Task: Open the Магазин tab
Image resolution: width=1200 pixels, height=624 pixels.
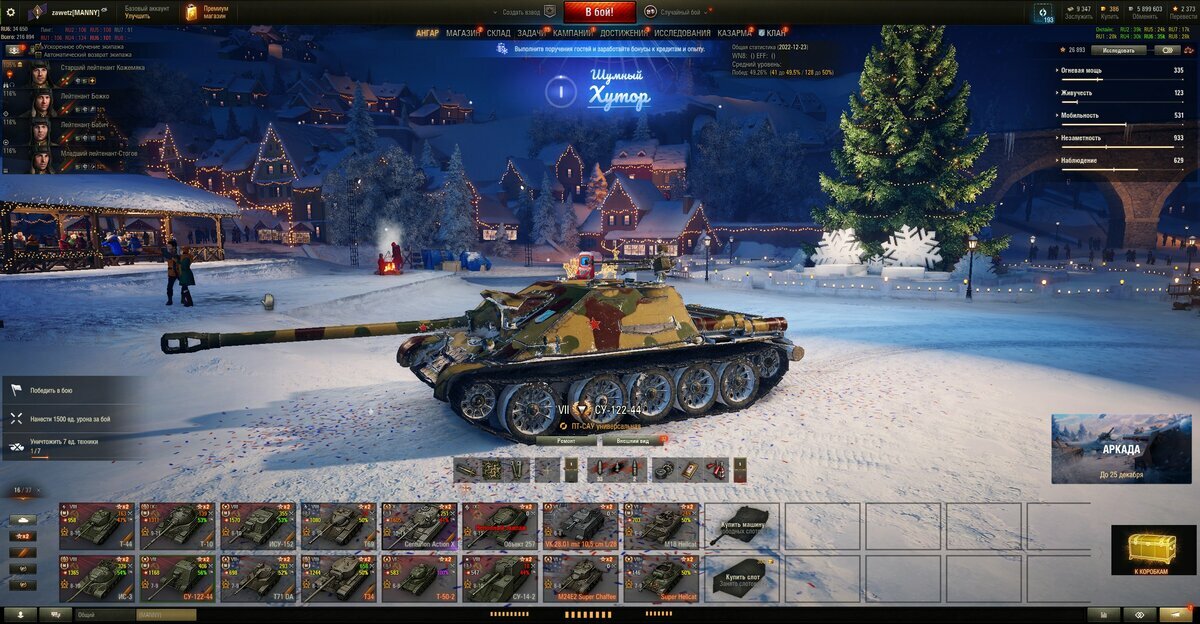Action: click(464, 33)
